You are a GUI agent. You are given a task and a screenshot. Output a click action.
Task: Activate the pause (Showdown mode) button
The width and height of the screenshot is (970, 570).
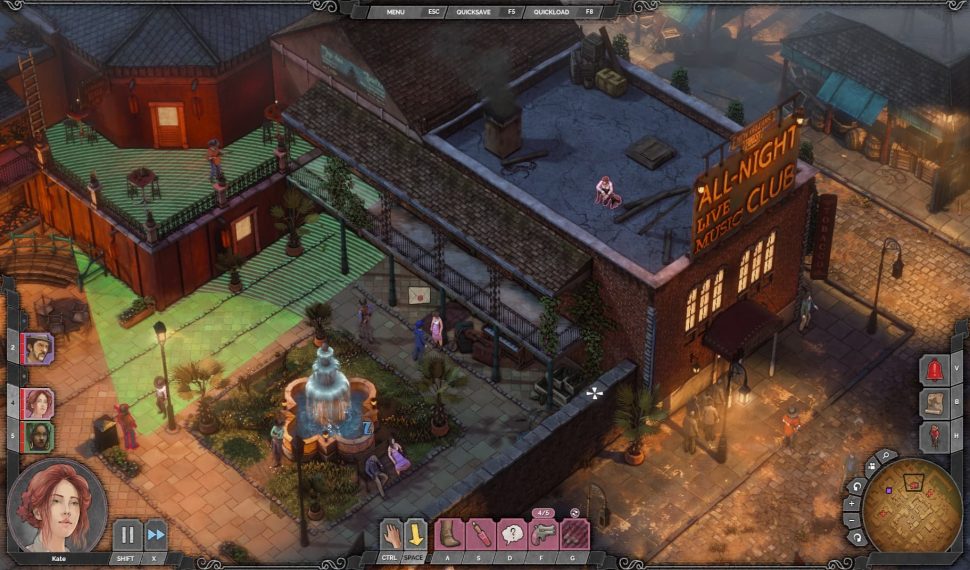pyautogui.click(x=127, y=535)
